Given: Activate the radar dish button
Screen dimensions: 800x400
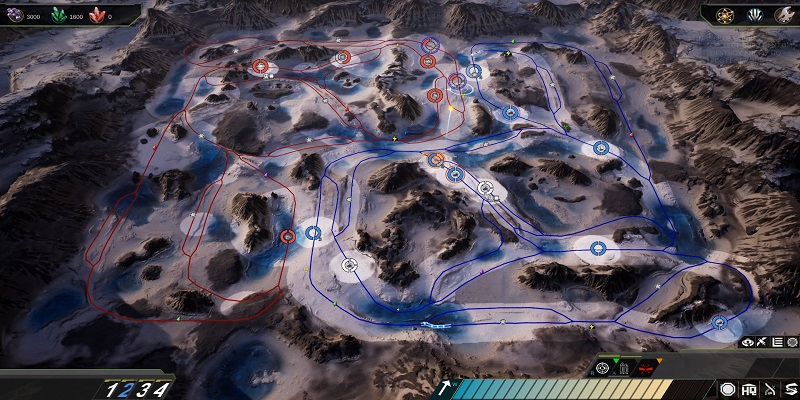Looking at the screenshot, I should [x=768, y=388].
